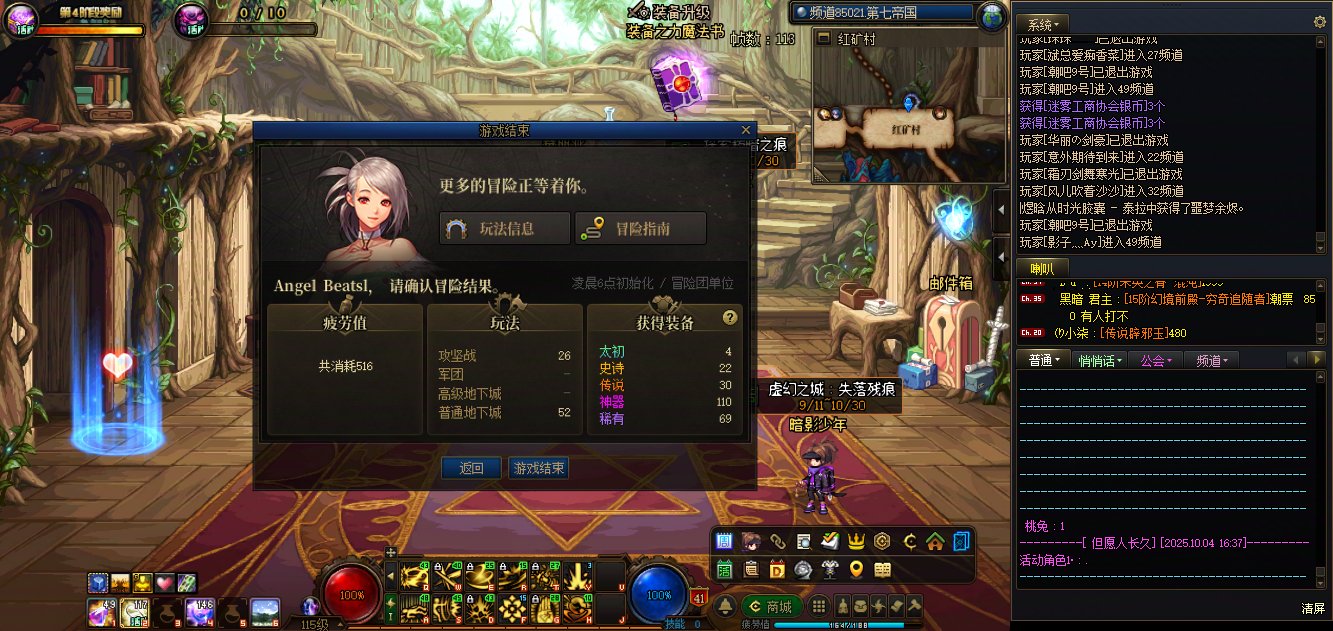
Task: Select the 系统 chat dropdown
Action: tap(1045, 23)
